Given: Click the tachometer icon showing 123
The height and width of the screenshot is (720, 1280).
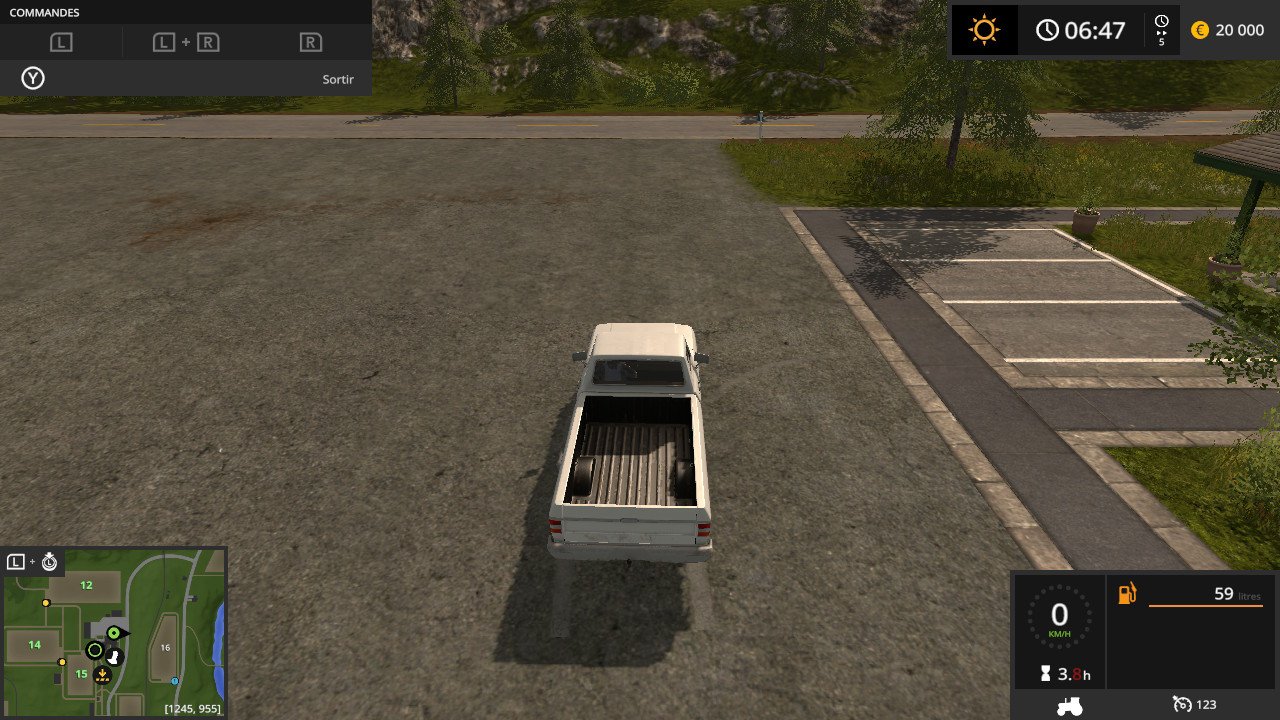Looking at the screenshot, I should (1182, 705).
